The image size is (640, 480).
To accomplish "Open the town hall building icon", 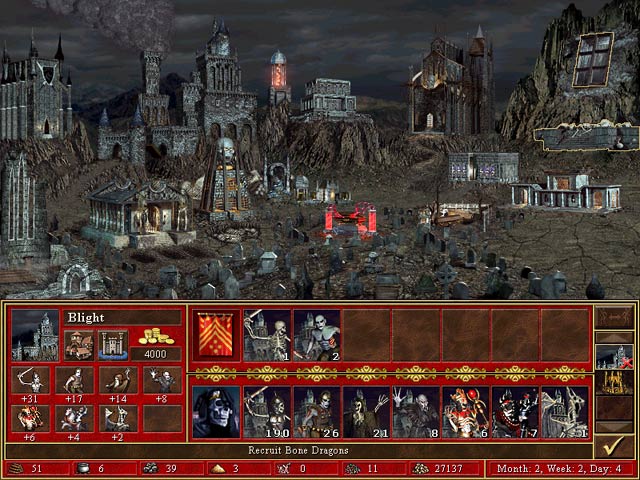I will coord(78,344).
